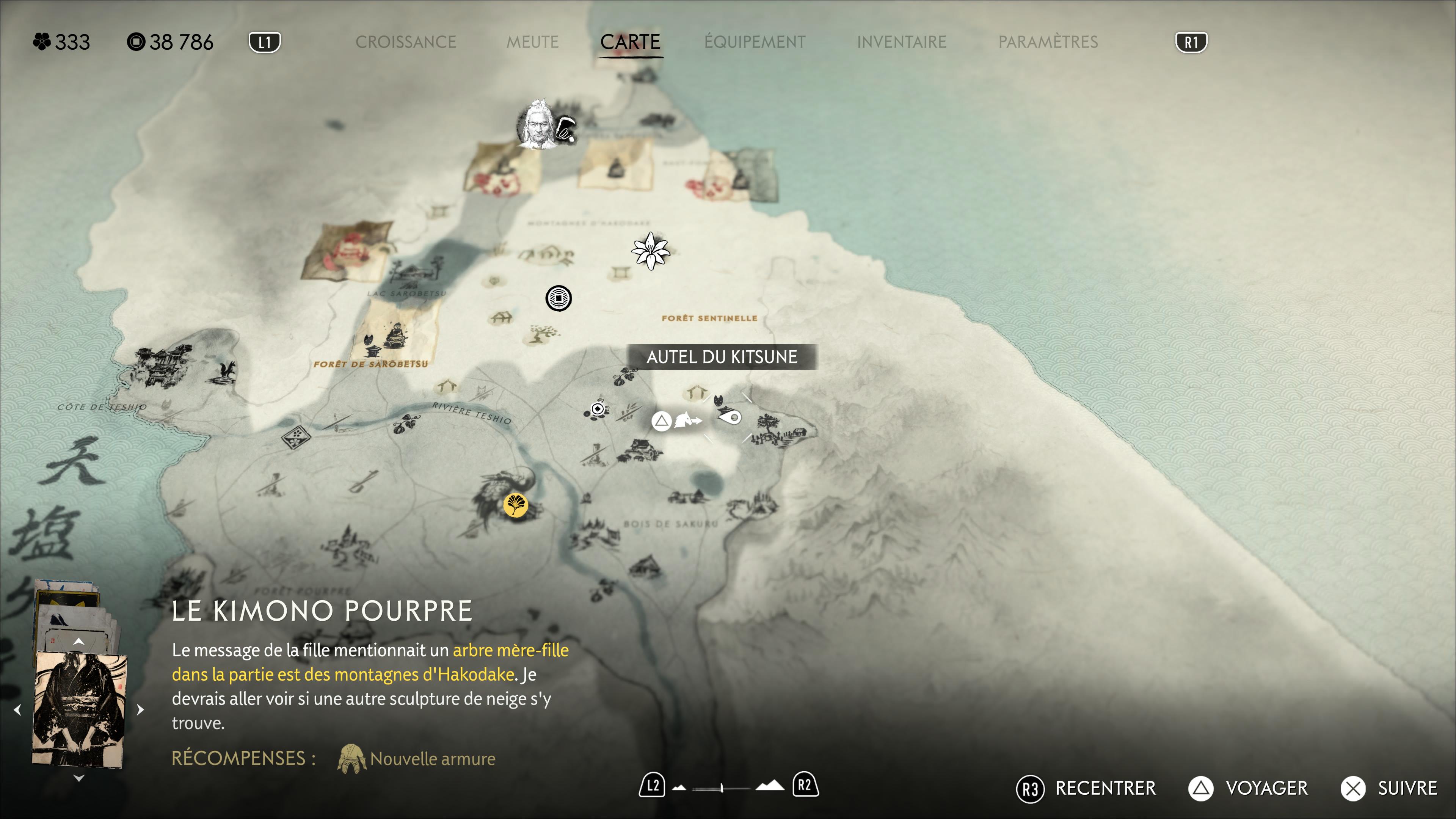Select the old man portrait map marker
Viewport: 1456px width, 819px height.
click(x=538, y=125)
